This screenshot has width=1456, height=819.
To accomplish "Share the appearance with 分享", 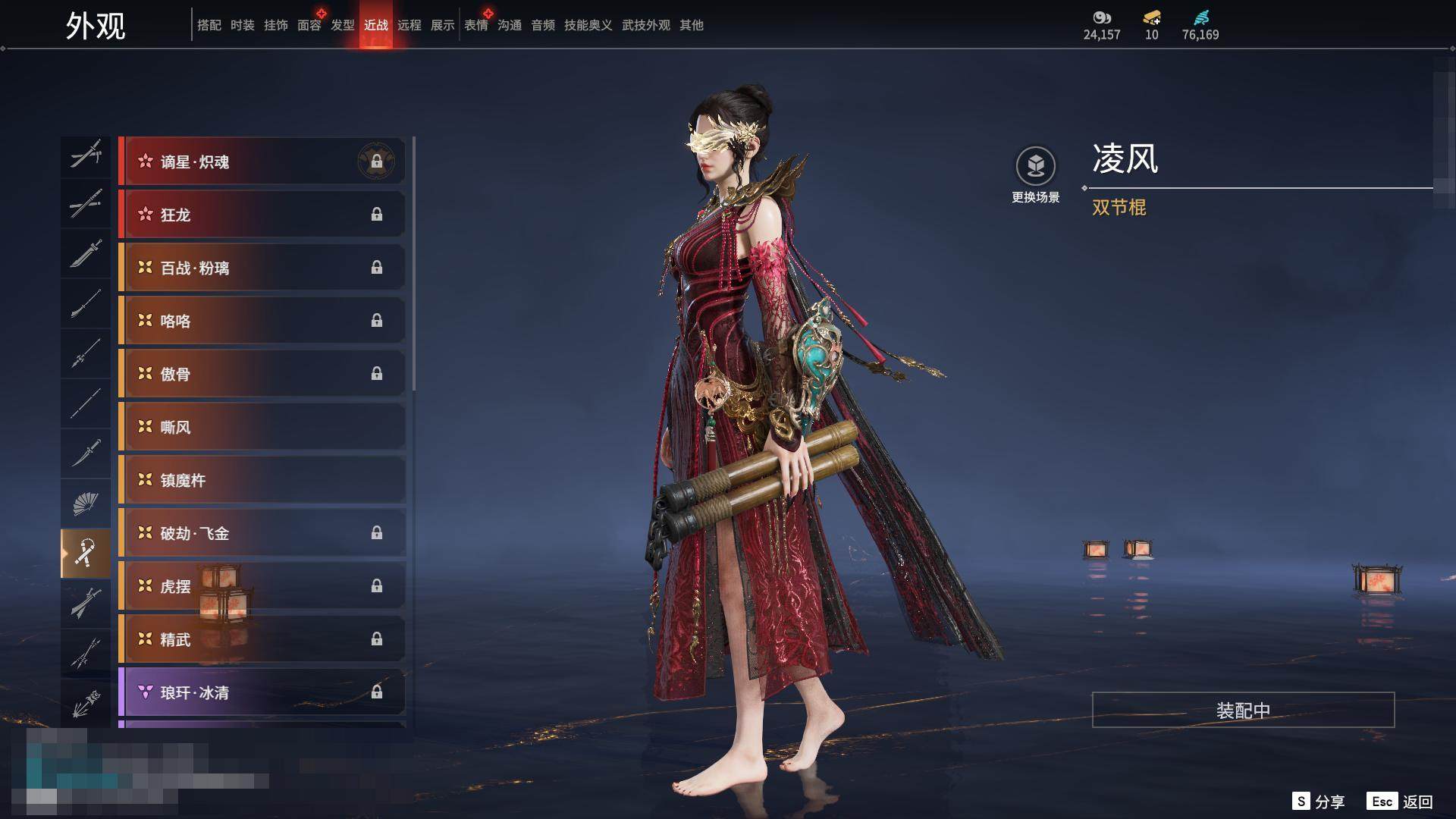I will (x=1319, y=802).
